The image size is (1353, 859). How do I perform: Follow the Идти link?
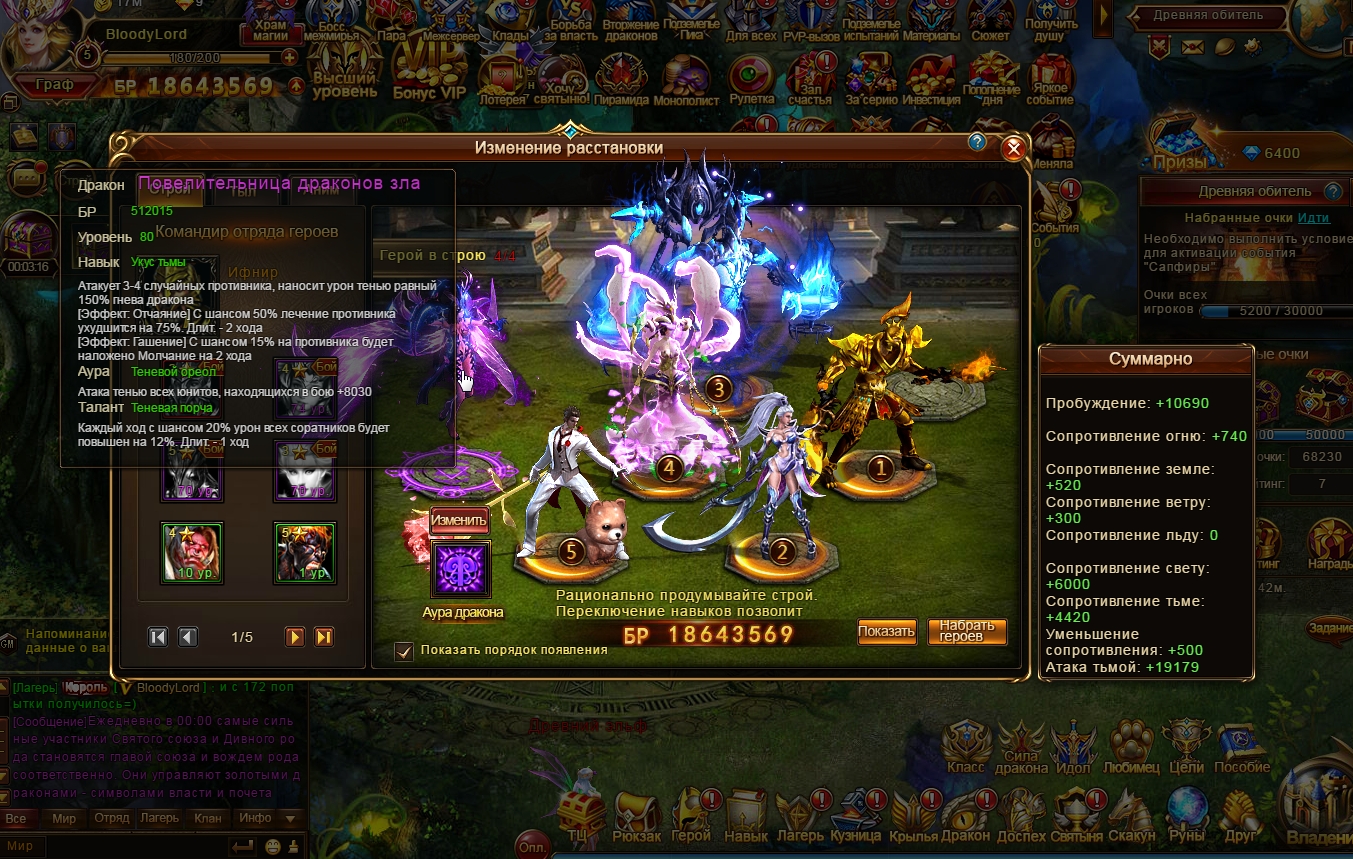pos(1313,218)
